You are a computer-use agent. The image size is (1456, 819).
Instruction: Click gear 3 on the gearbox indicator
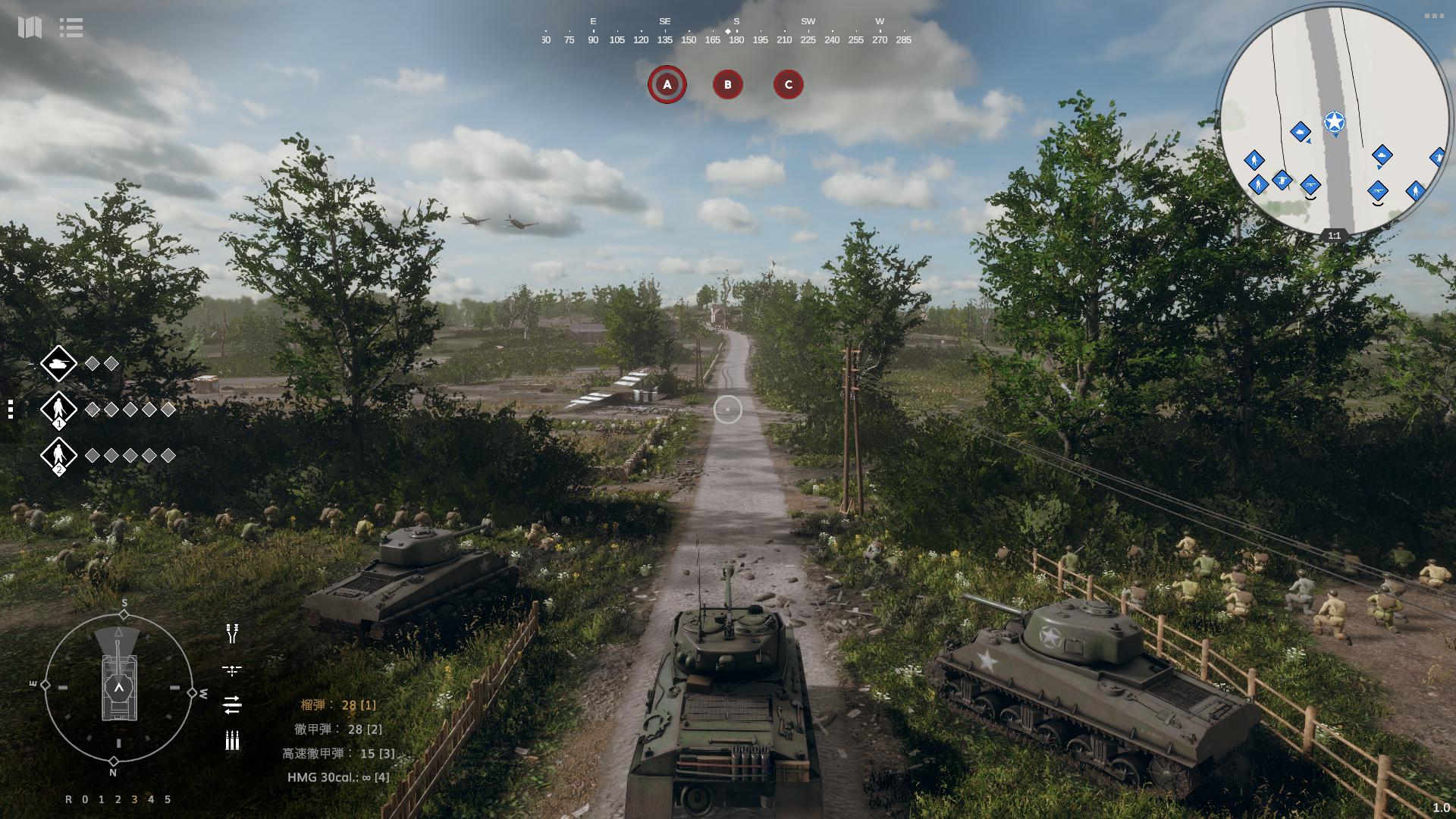coord(134,799)
